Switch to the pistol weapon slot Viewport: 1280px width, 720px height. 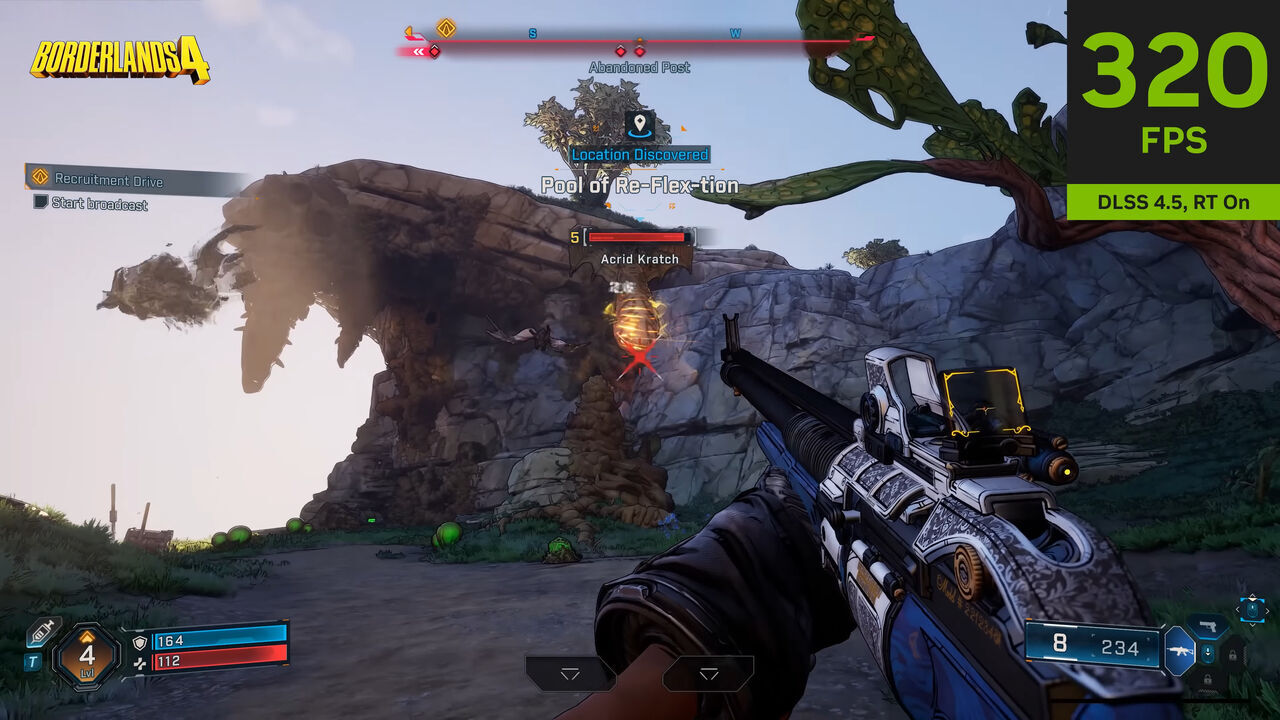(x=1208, y=627)
